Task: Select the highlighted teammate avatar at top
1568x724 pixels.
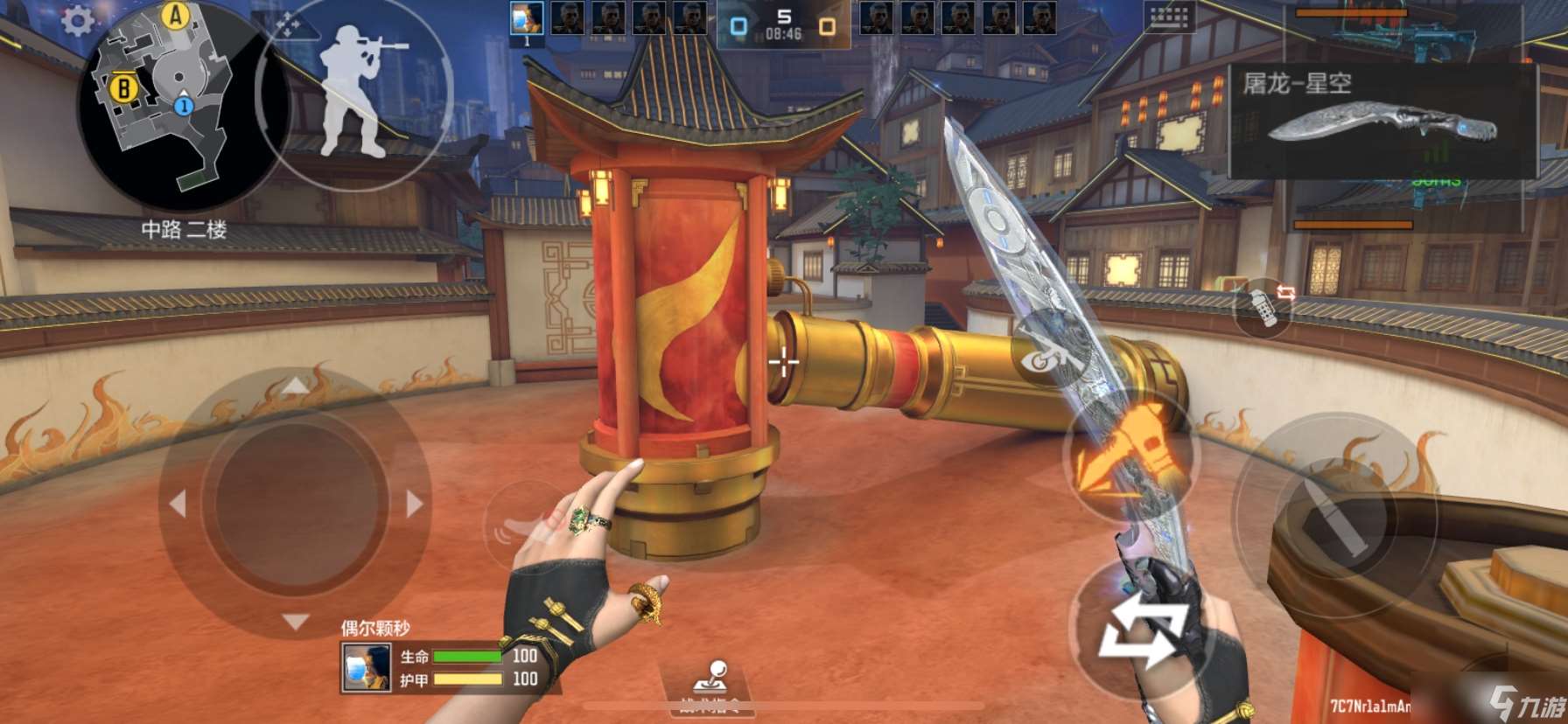Action: pos(527,18)
